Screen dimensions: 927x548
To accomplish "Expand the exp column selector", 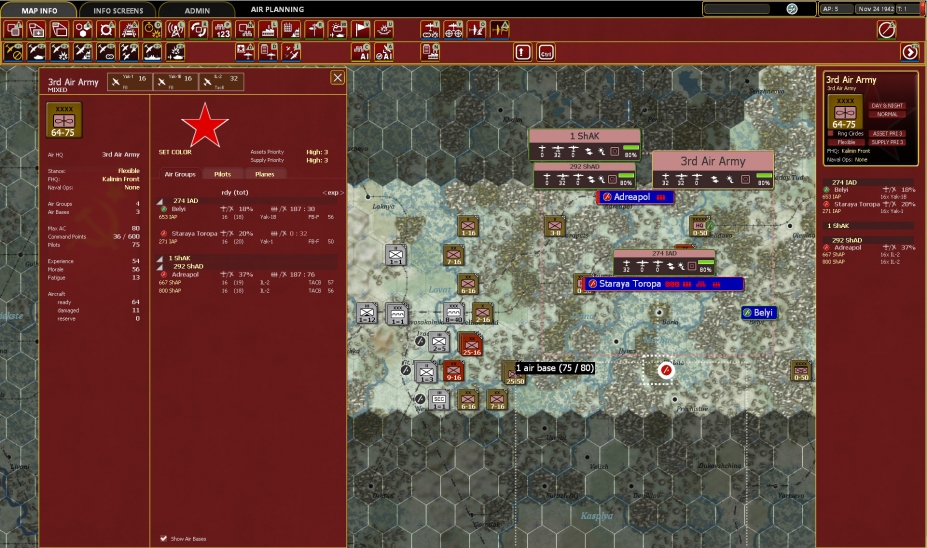I will pos(333,192).
